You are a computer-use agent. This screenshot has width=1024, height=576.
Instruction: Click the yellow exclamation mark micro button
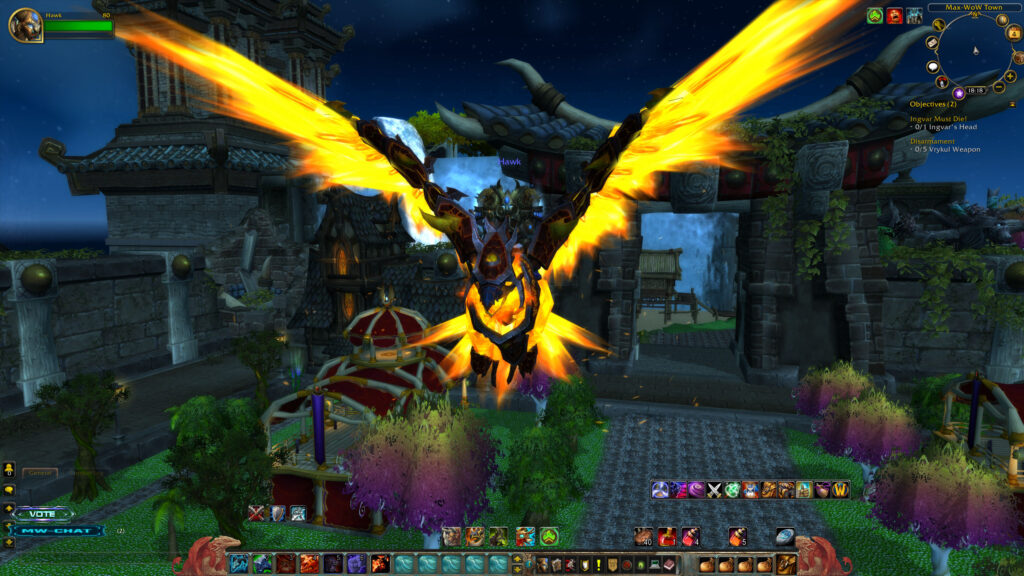(x=597, y=564)
